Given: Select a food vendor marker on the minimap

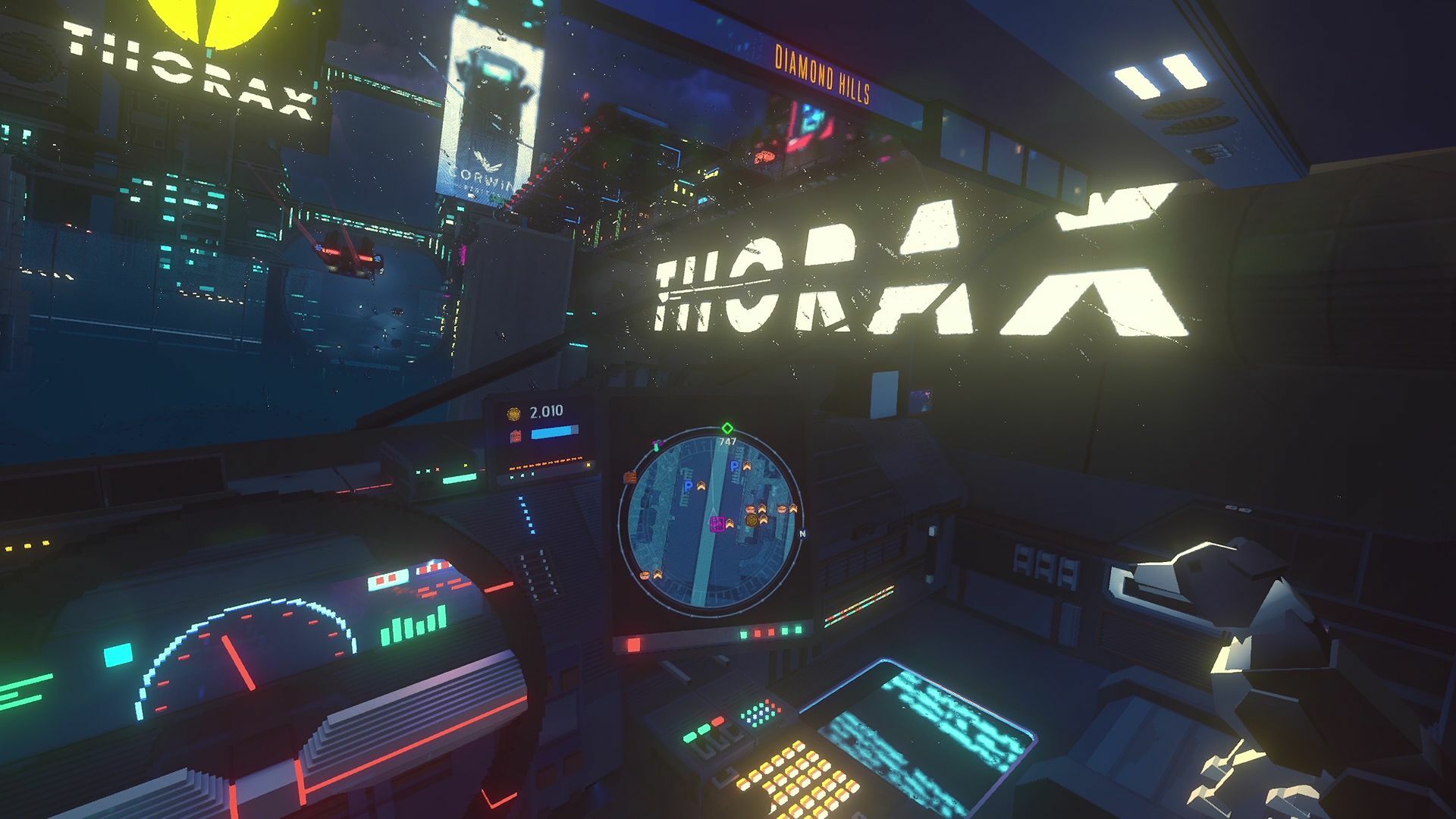Looking at the screenshot, I should pyautogui.click(x=750, y=508).
